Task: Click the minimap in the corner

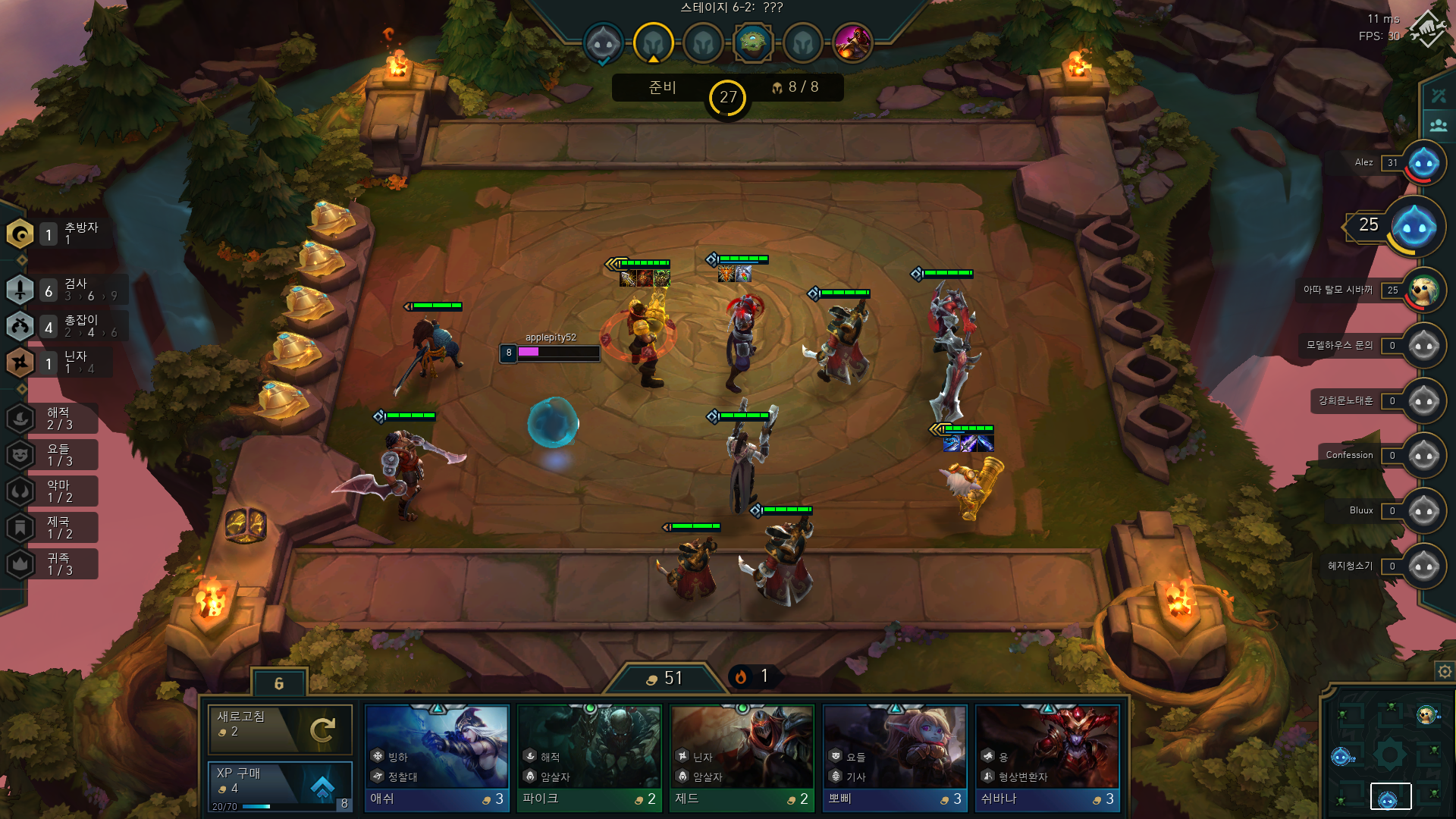Action: [x=1387, y=755]
